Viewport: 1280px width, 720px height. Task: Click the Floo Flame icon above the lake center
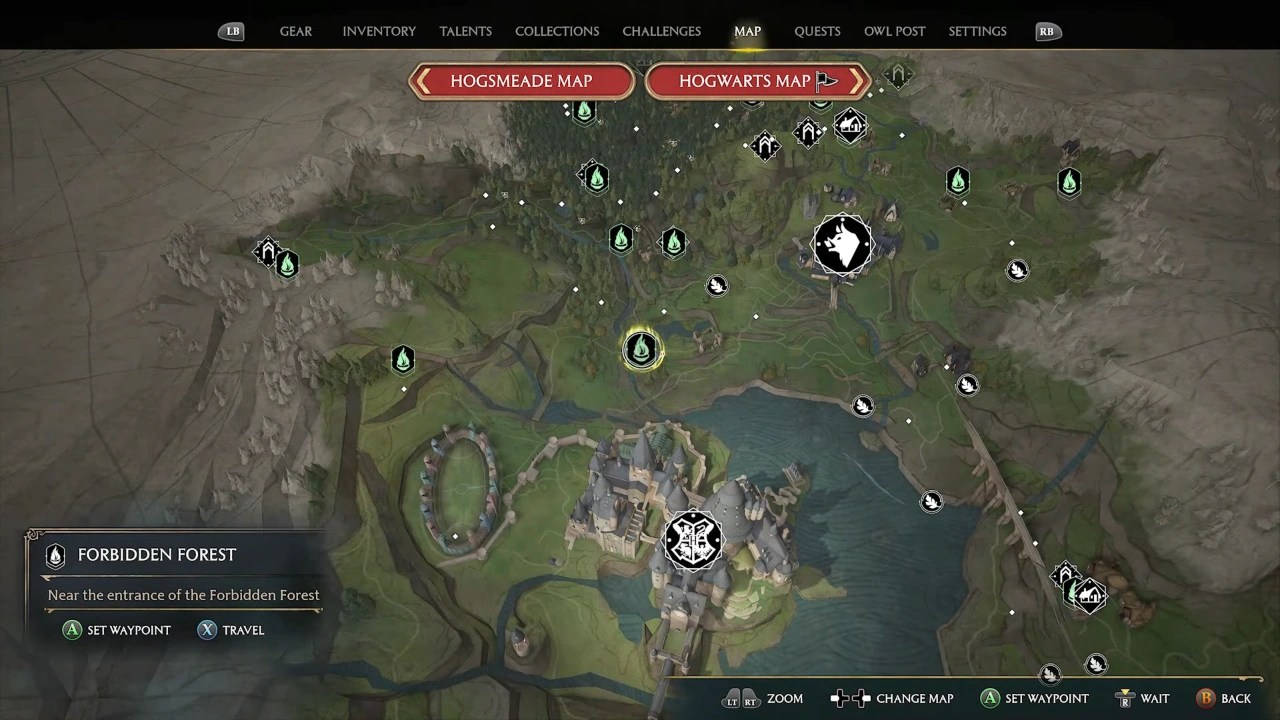(673, 241)
